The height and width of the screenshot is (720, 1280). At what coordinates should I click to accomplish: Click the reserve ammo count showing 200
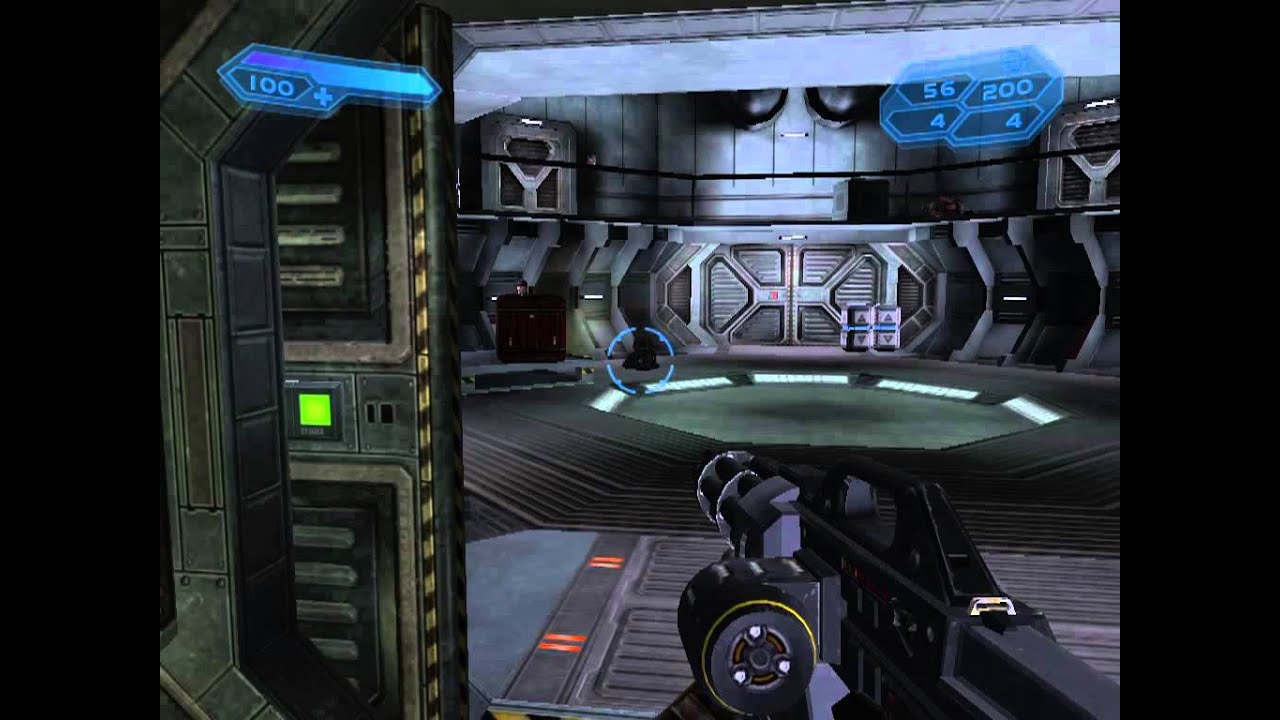1008,89
